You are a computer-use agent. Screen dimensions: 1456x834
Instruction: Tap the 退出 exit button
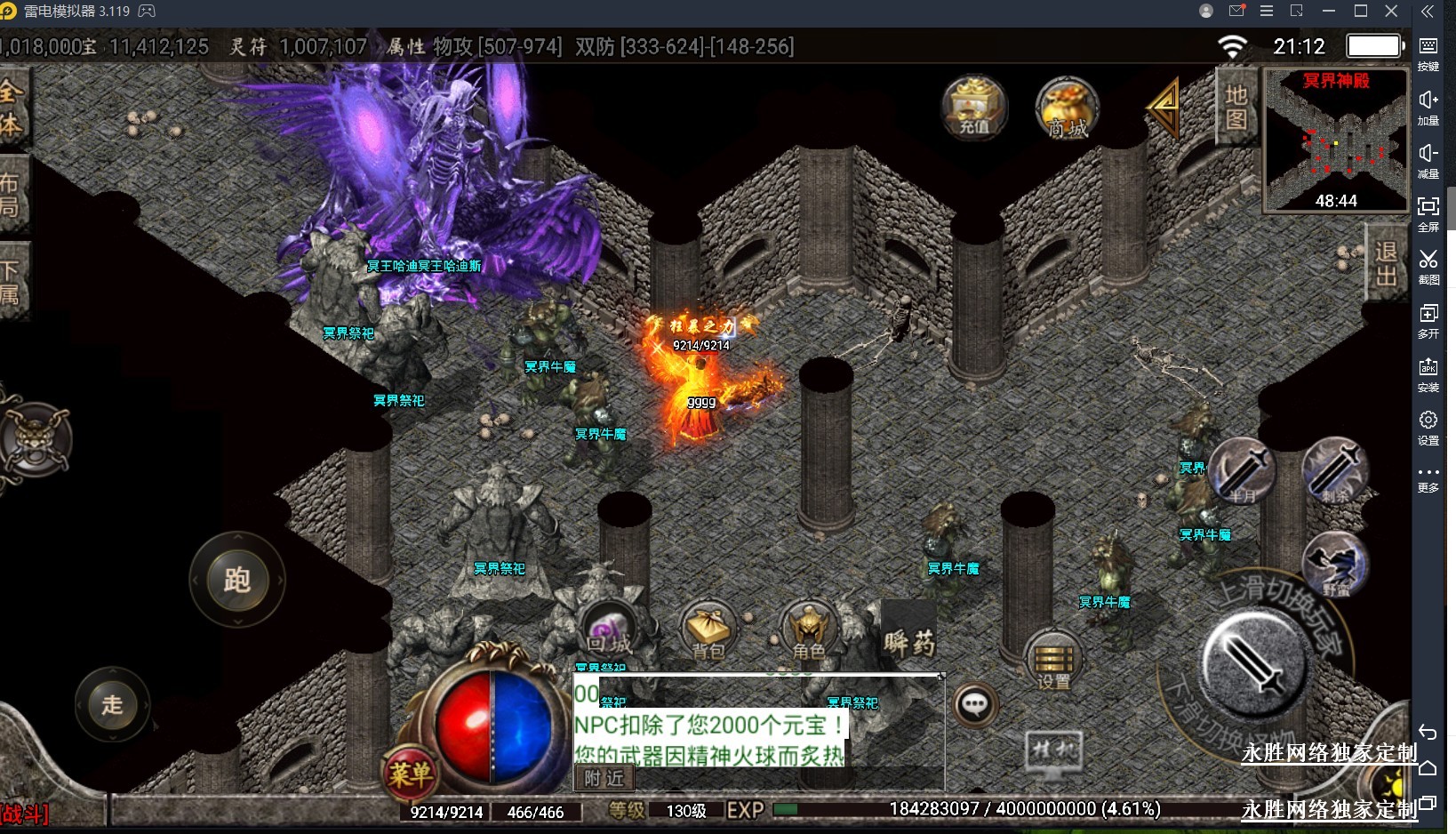click(1385, 263)
